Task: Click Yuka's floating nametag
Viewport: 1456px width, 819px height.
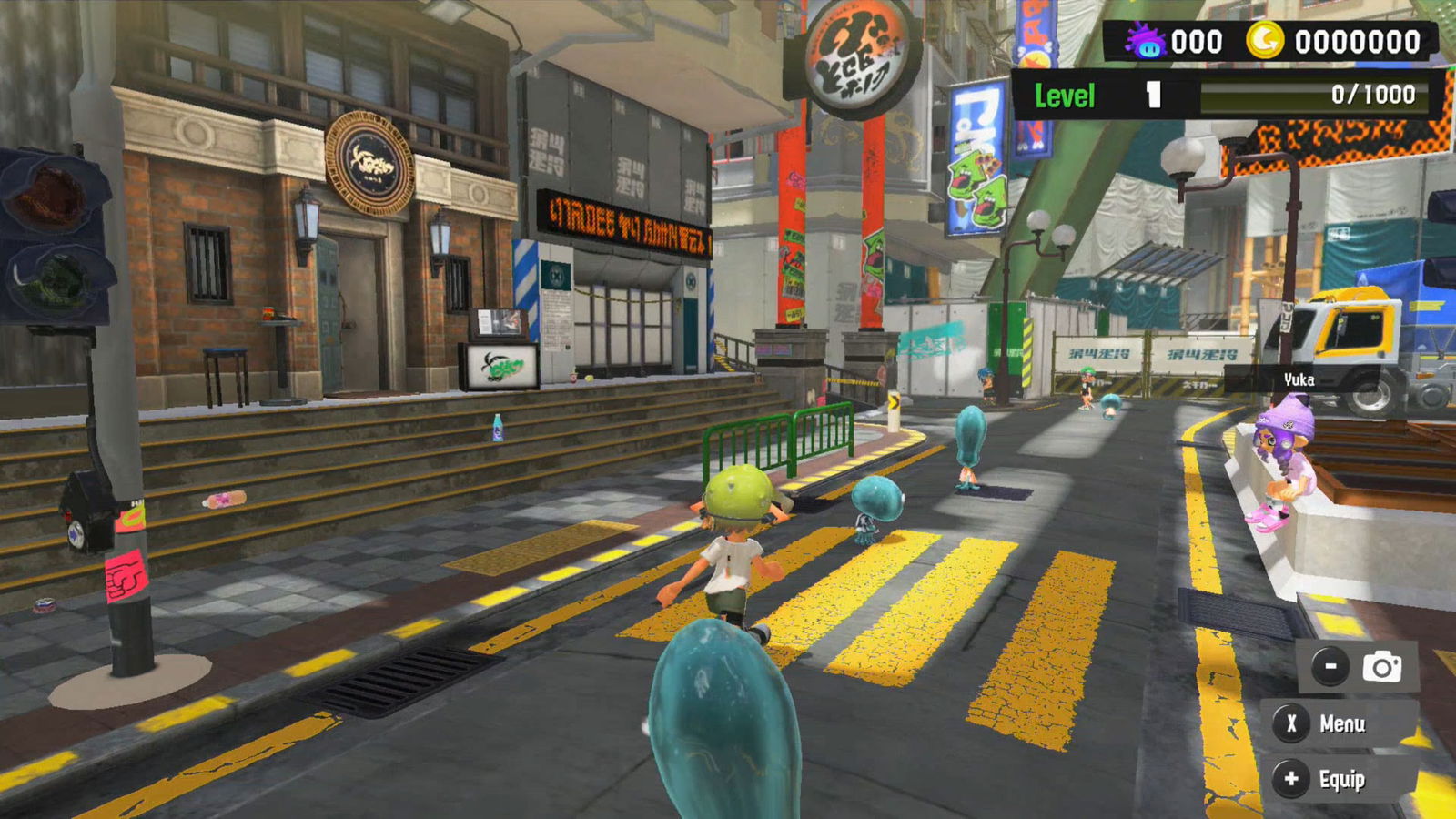Action: tap(1299, 381)
